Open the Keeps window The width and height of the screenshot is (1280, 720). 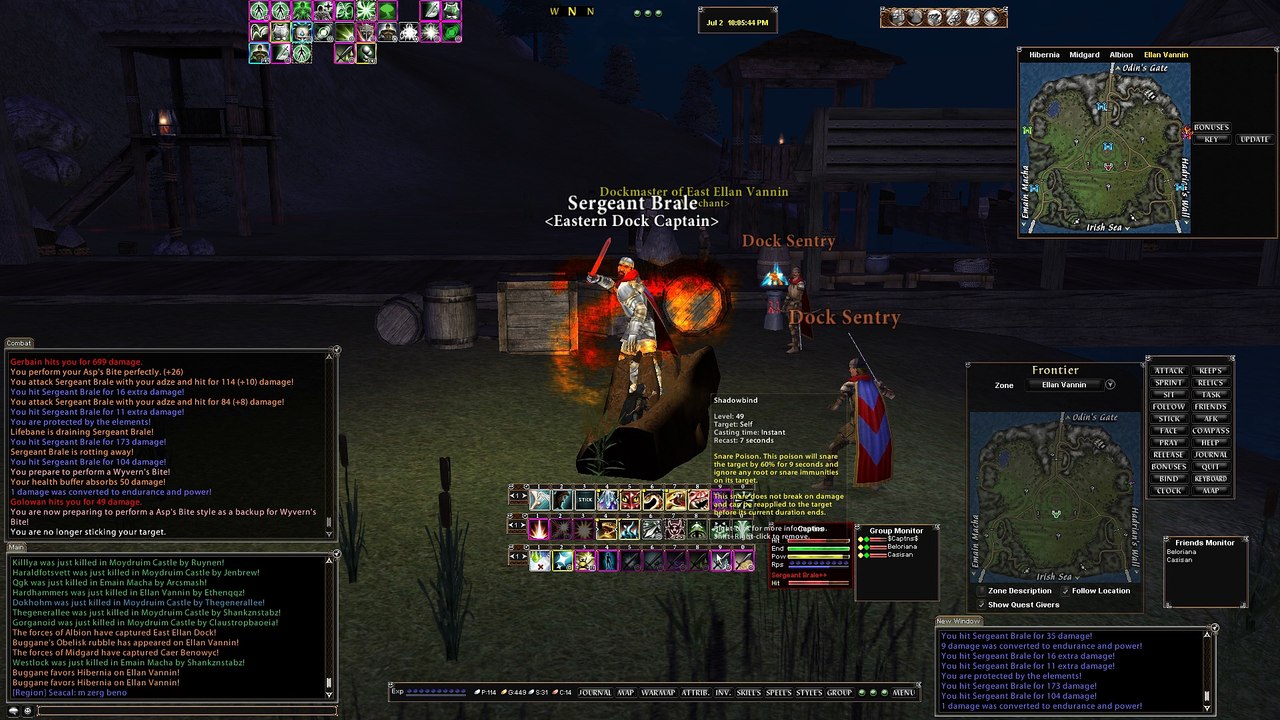[1210, 371]
